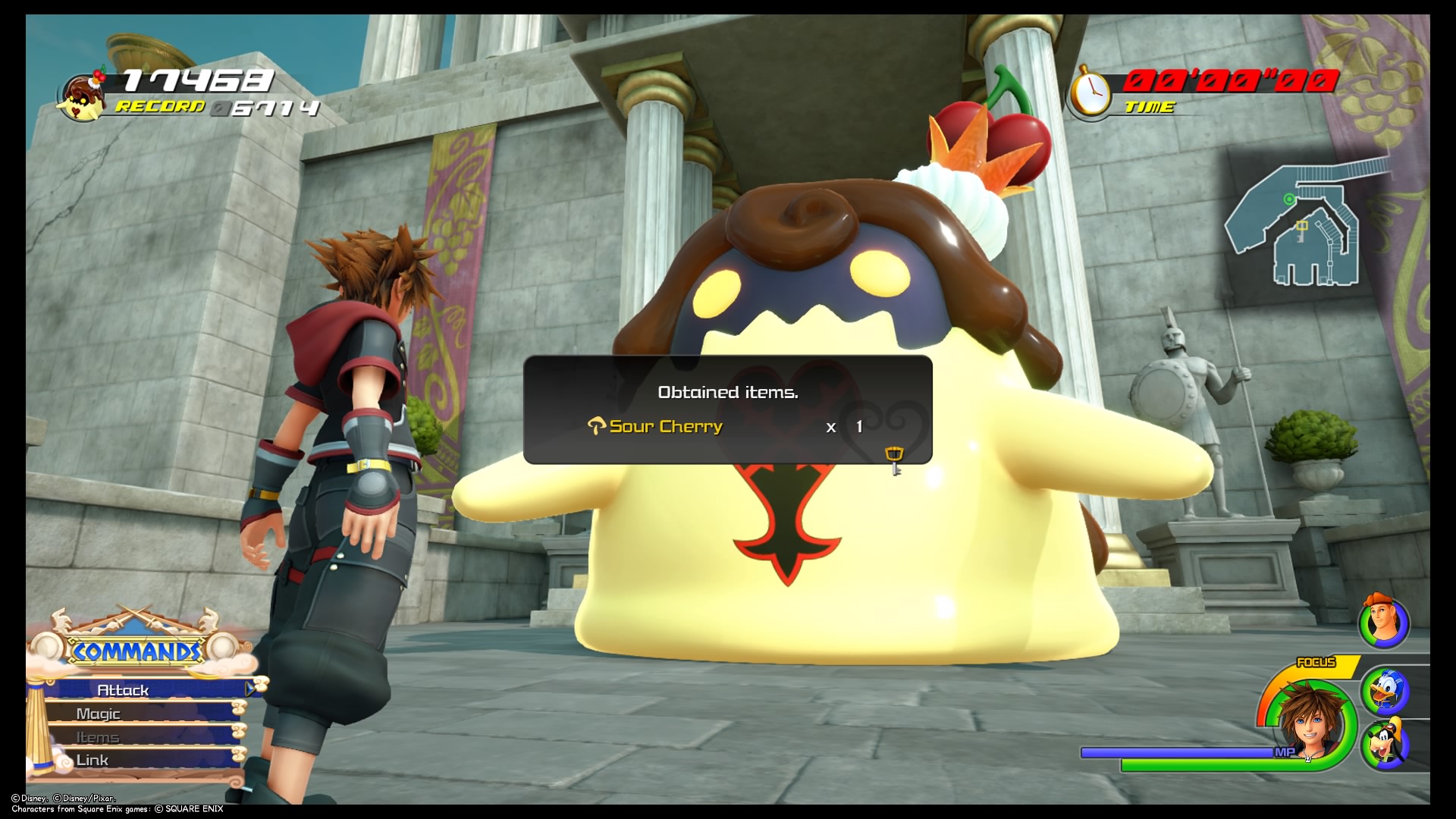Select the Attack menu entry
This screenshot has width=1456, height=819.
(124, 690)
